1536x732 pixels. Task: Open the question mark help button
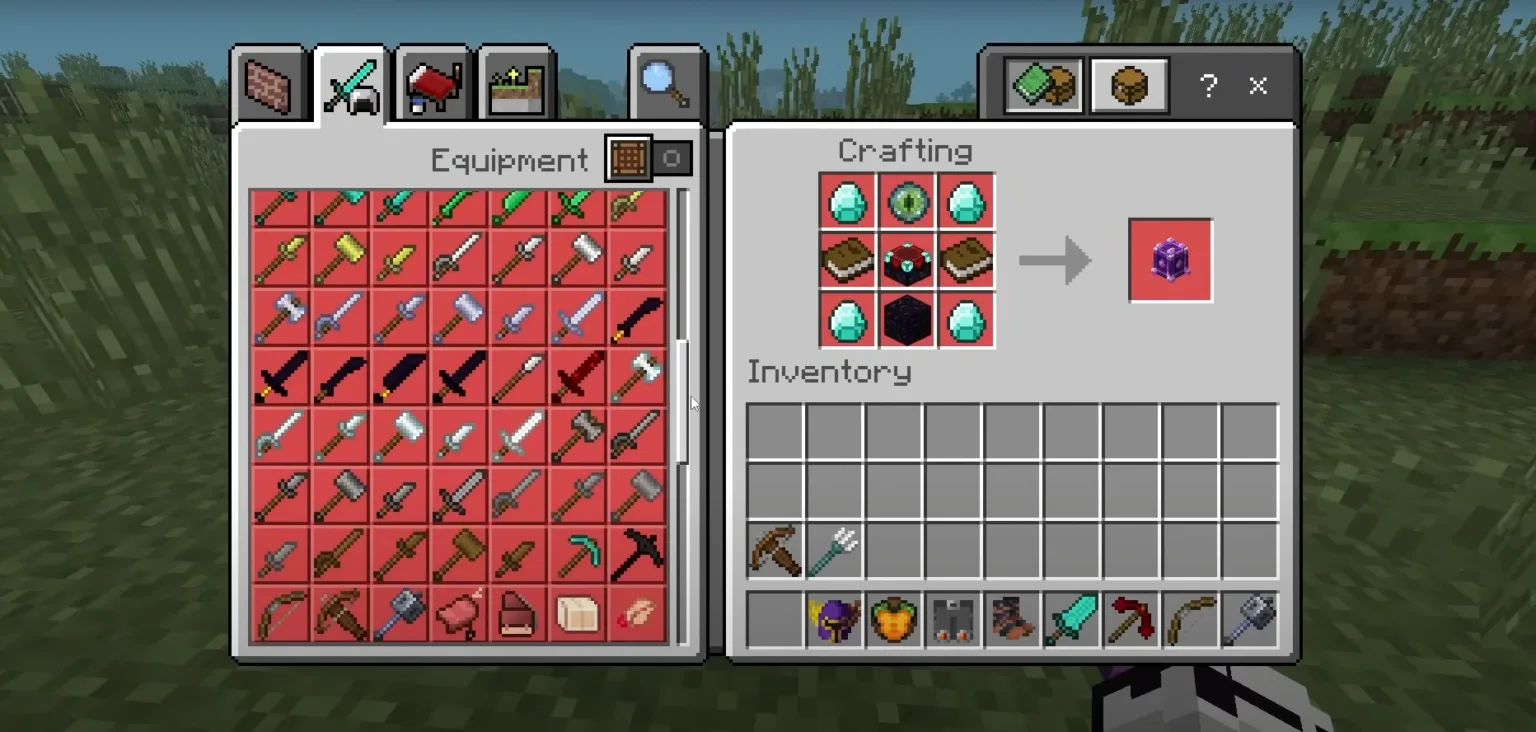(1208, 86)
